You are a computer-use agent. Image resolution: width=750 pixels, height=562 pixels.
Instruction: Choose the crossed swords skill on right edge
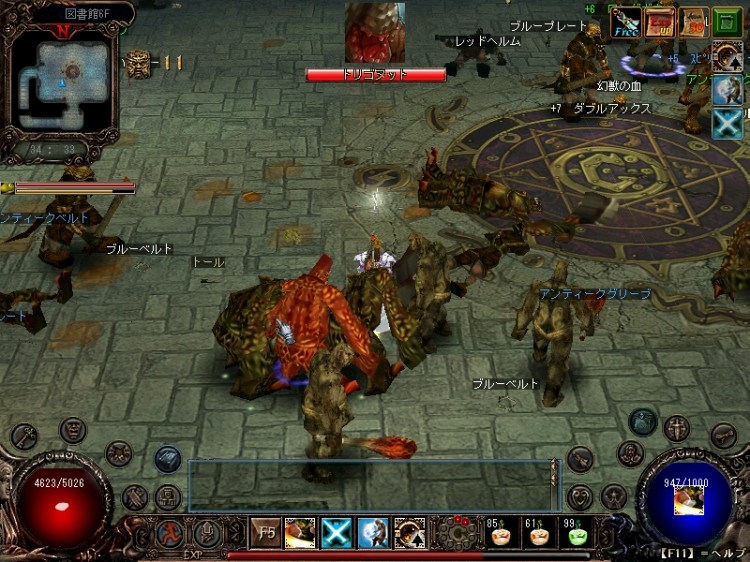pyautogui.click(x=727, y=122)
